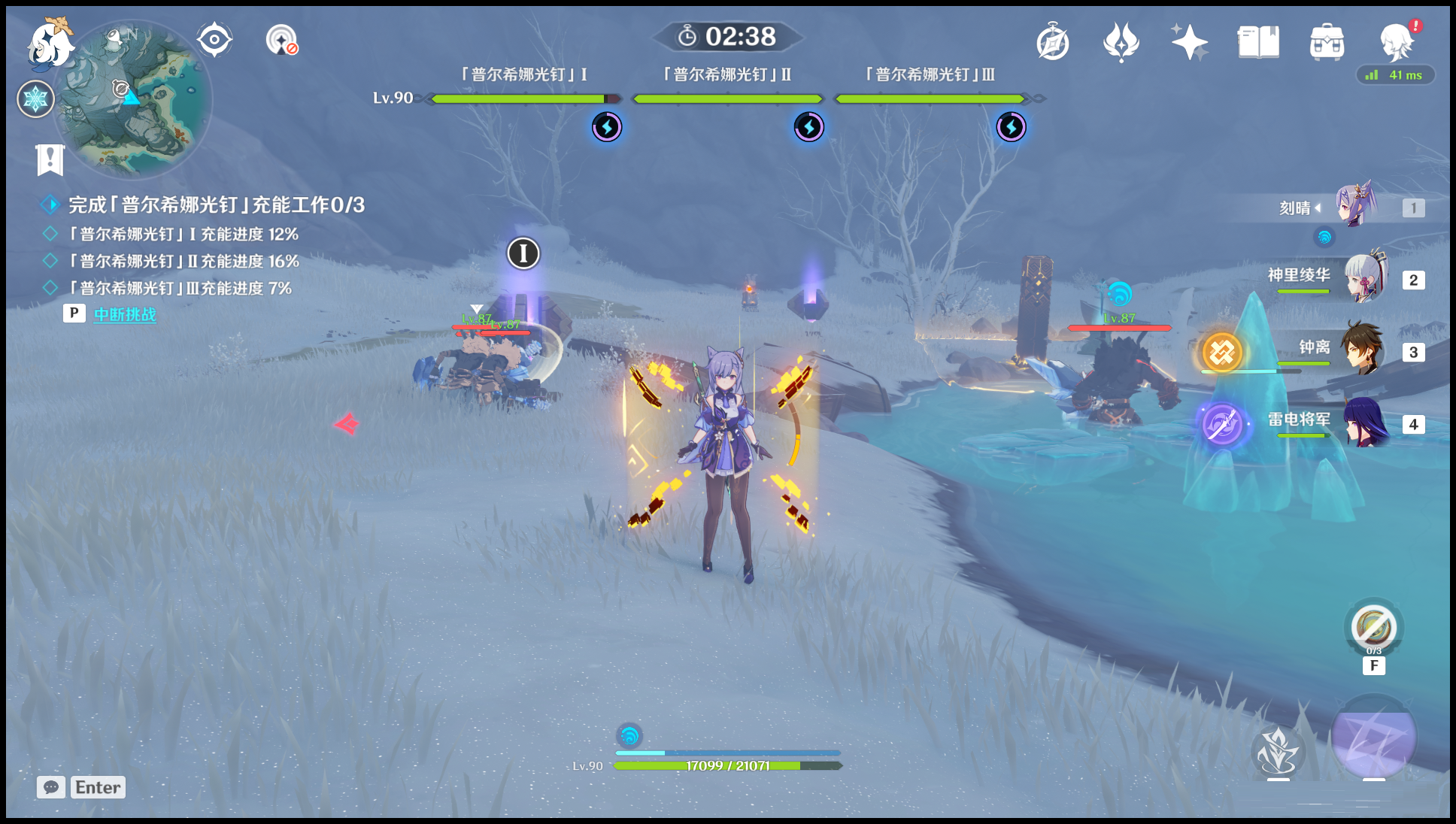Viewport: 1456px width, 824px height.
Task: Open the character profile icon with alert
Action: coord(1397,42)
